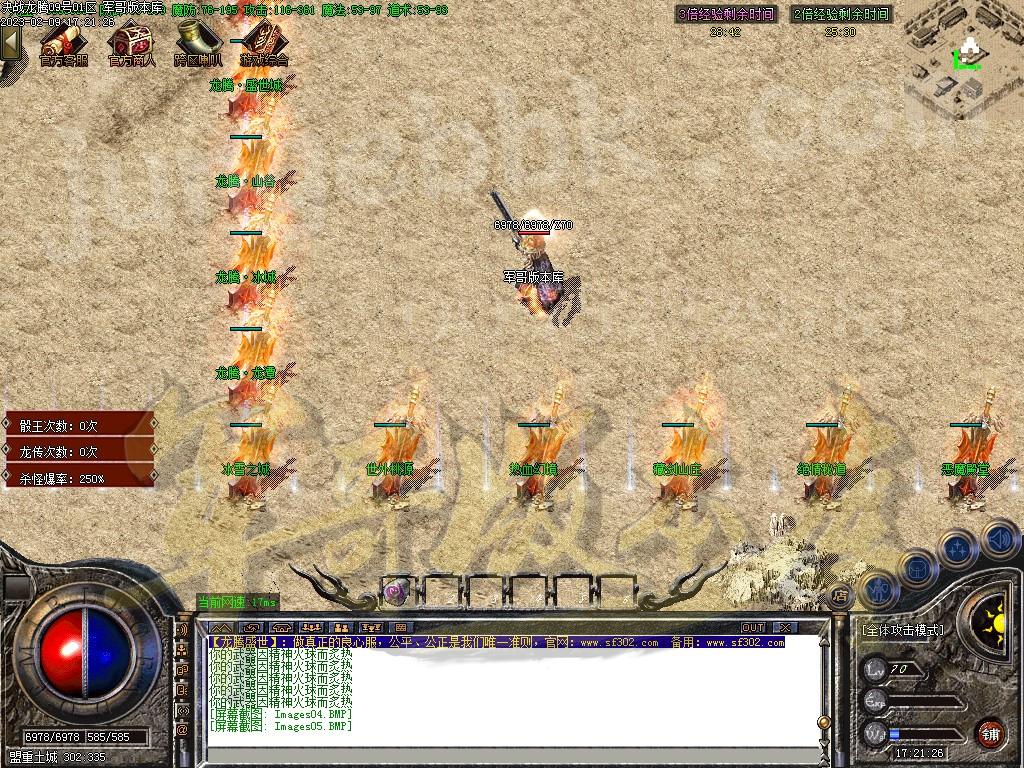This screenshot has height=768, width=1024.
Task: Open the 游戏综合 book icon
Action: coord(264,43)
